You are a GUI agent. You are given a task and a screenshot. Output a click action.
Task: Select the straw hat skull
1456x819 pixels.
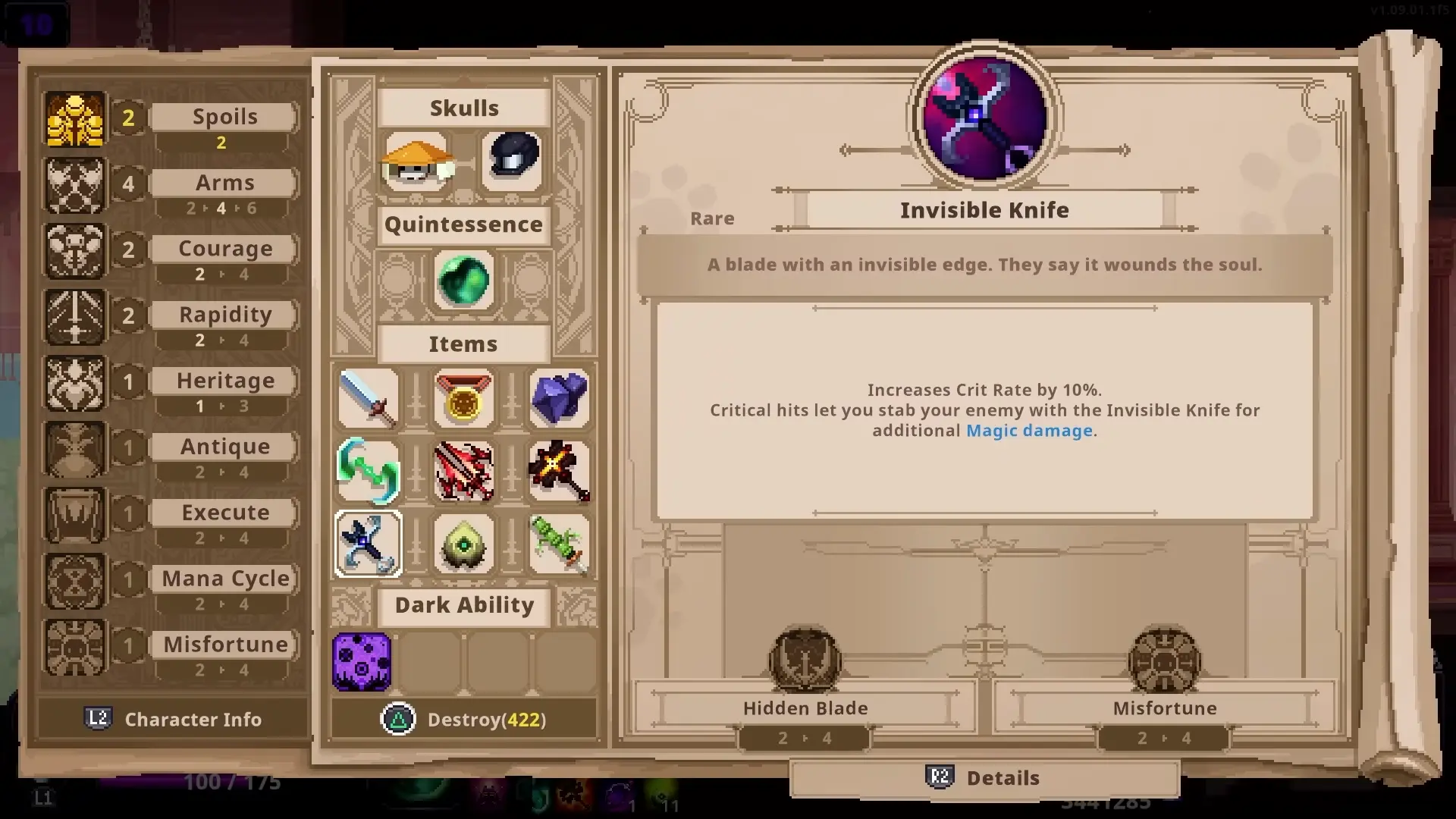[x=416, y=162]
